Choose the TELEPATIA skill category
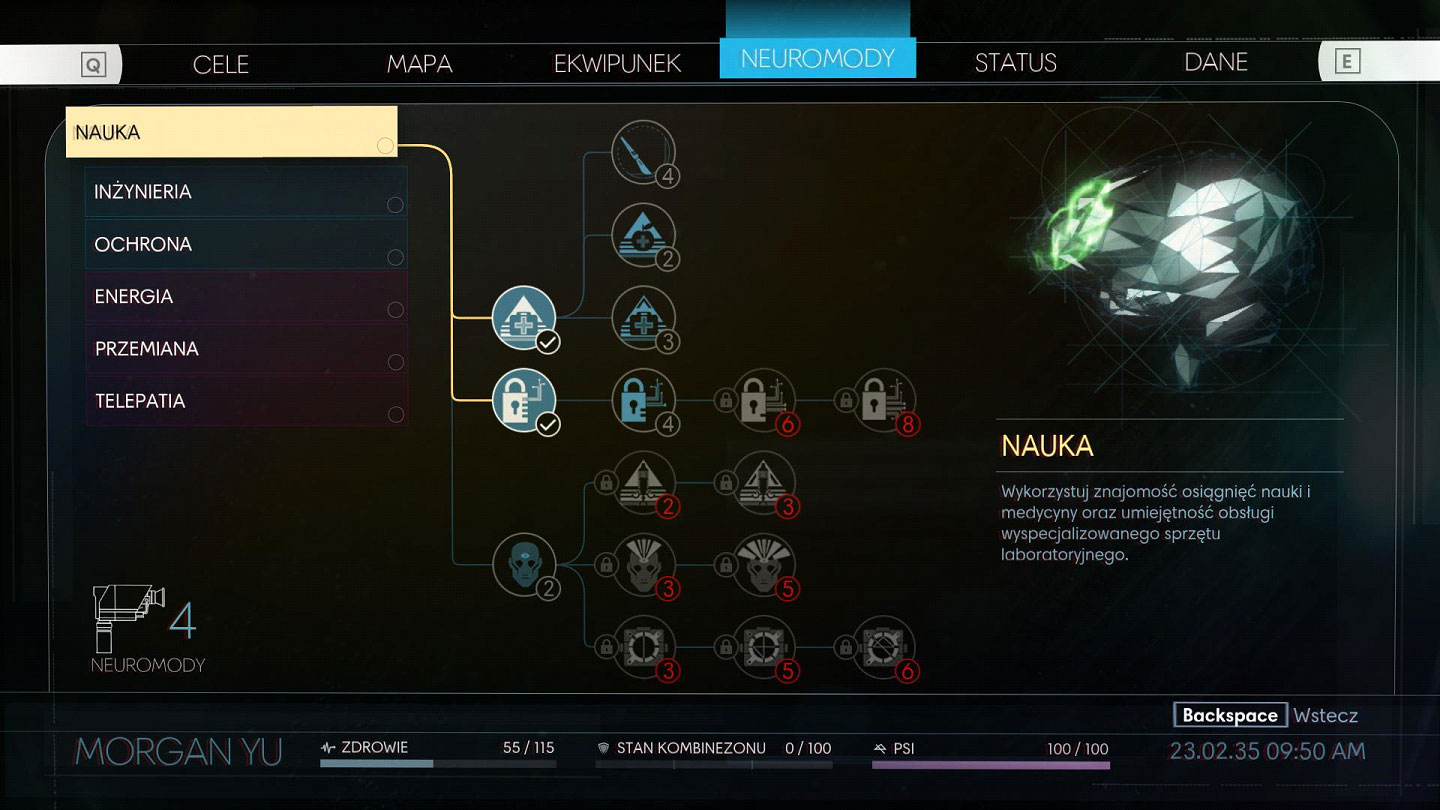The image size is (1440, 810). [x=245, y=401]
